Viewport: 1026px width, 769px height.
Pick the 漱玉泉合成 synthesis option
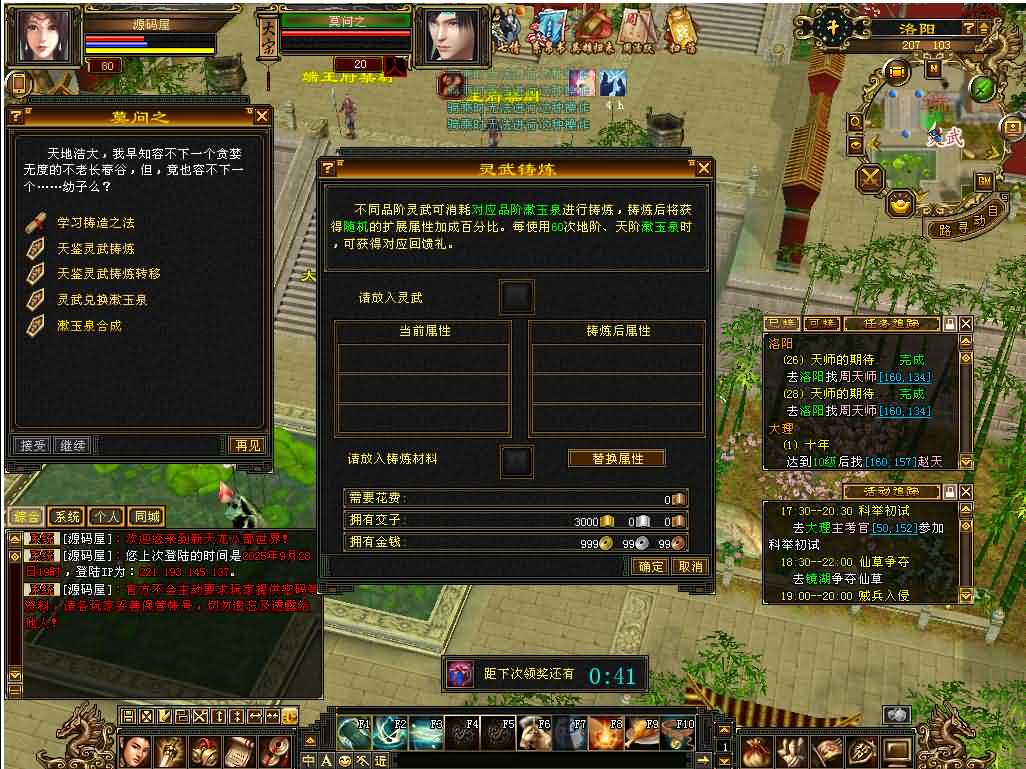pyautogui.click(x=89, y=325)
